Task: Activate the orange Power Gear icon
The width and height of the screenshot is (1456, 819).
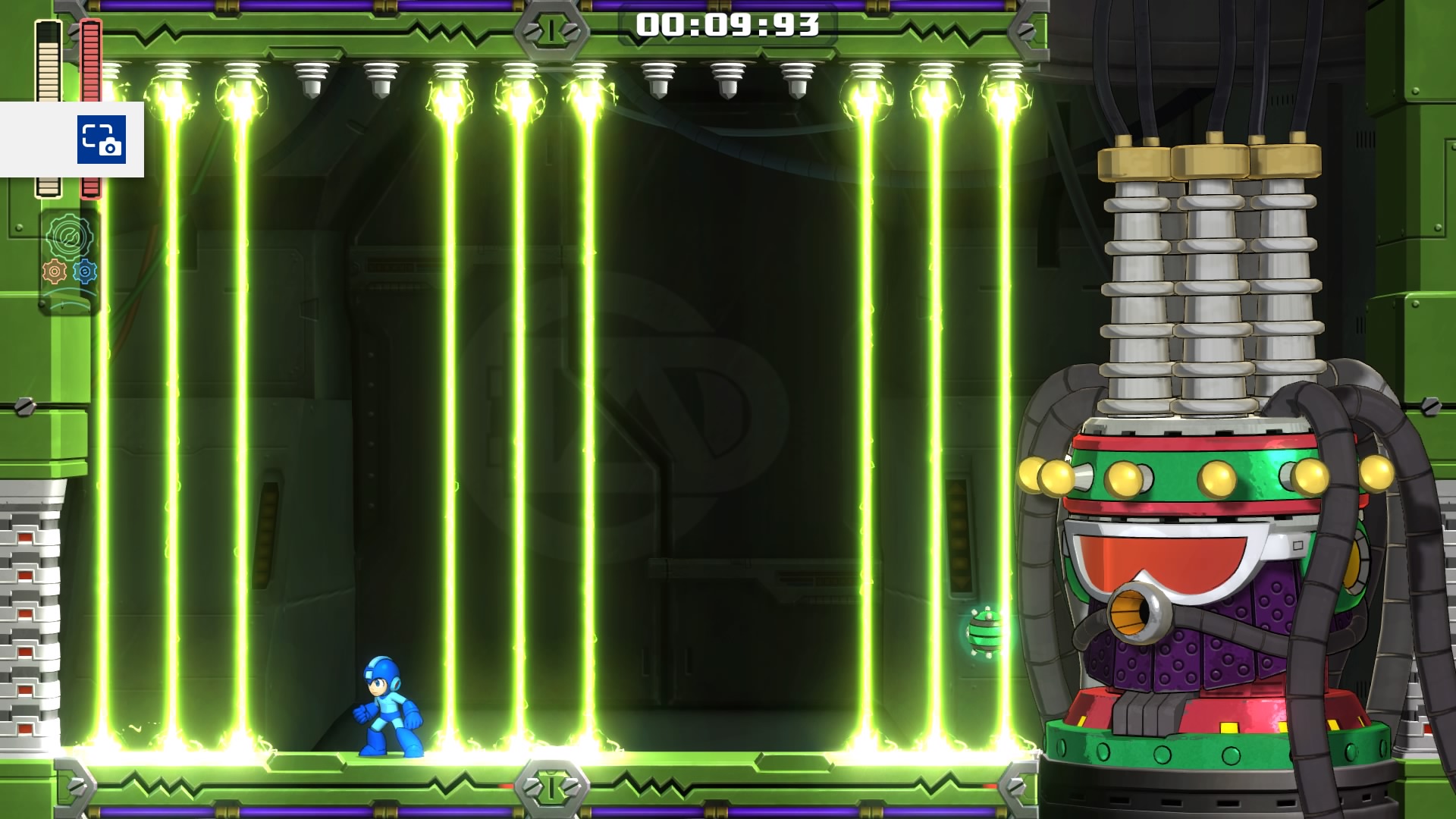Action: [x=55, y=271]
